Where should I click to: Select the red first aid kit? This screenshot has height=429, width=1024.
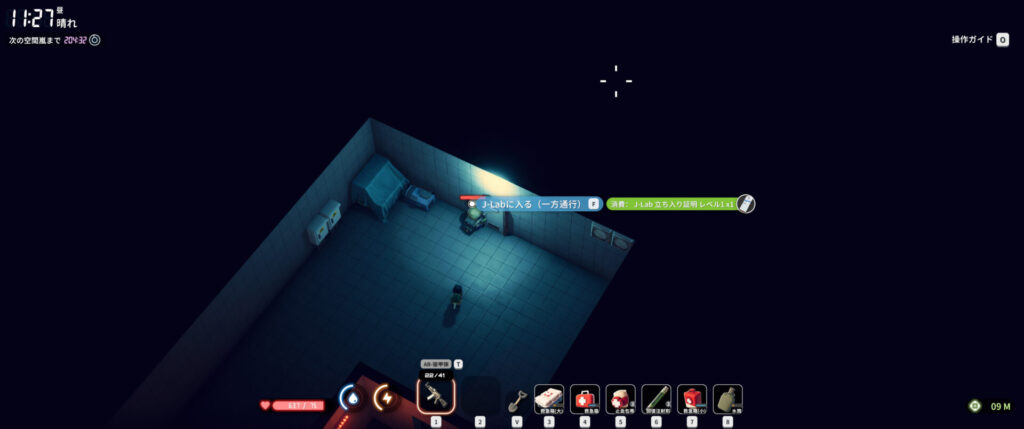pos(585,398)
